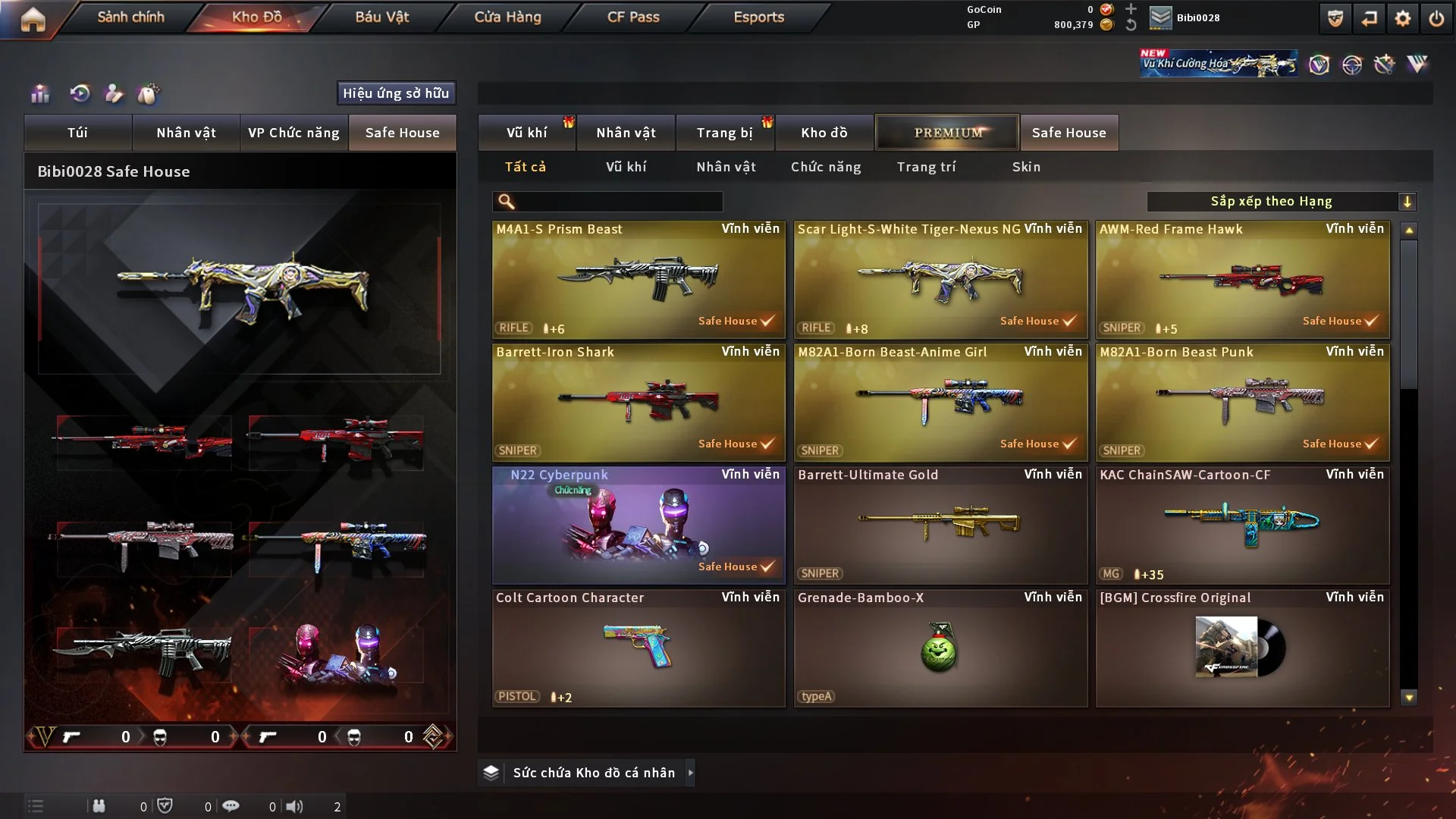Screen dimensions: 1456x819
Task: Pick the Grenade-Bamboo-X item
Action: pyautogui.click(x=940, y=648)
